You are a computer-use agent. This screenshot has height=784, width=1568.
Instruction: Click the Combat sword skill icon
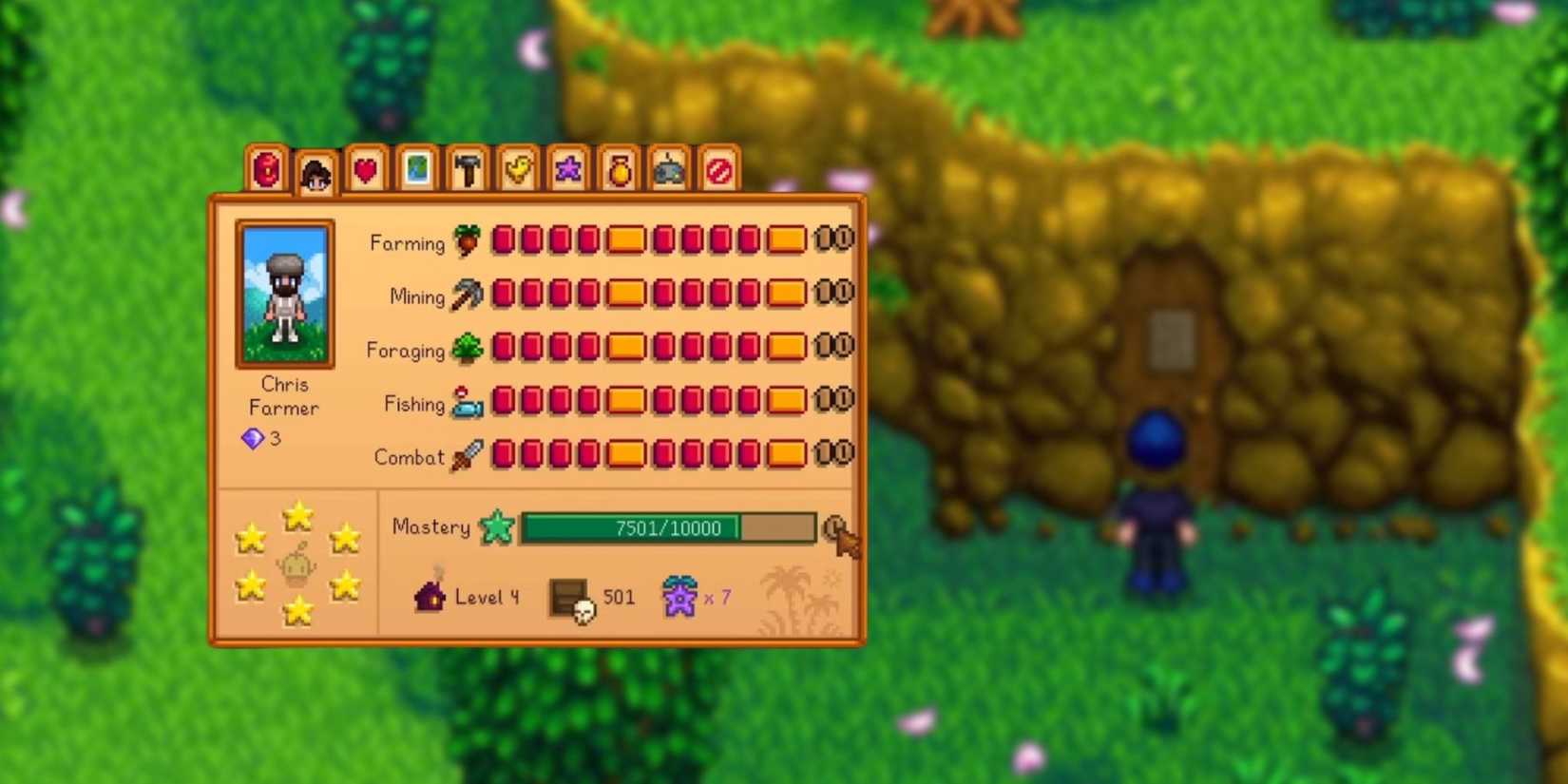468,455
